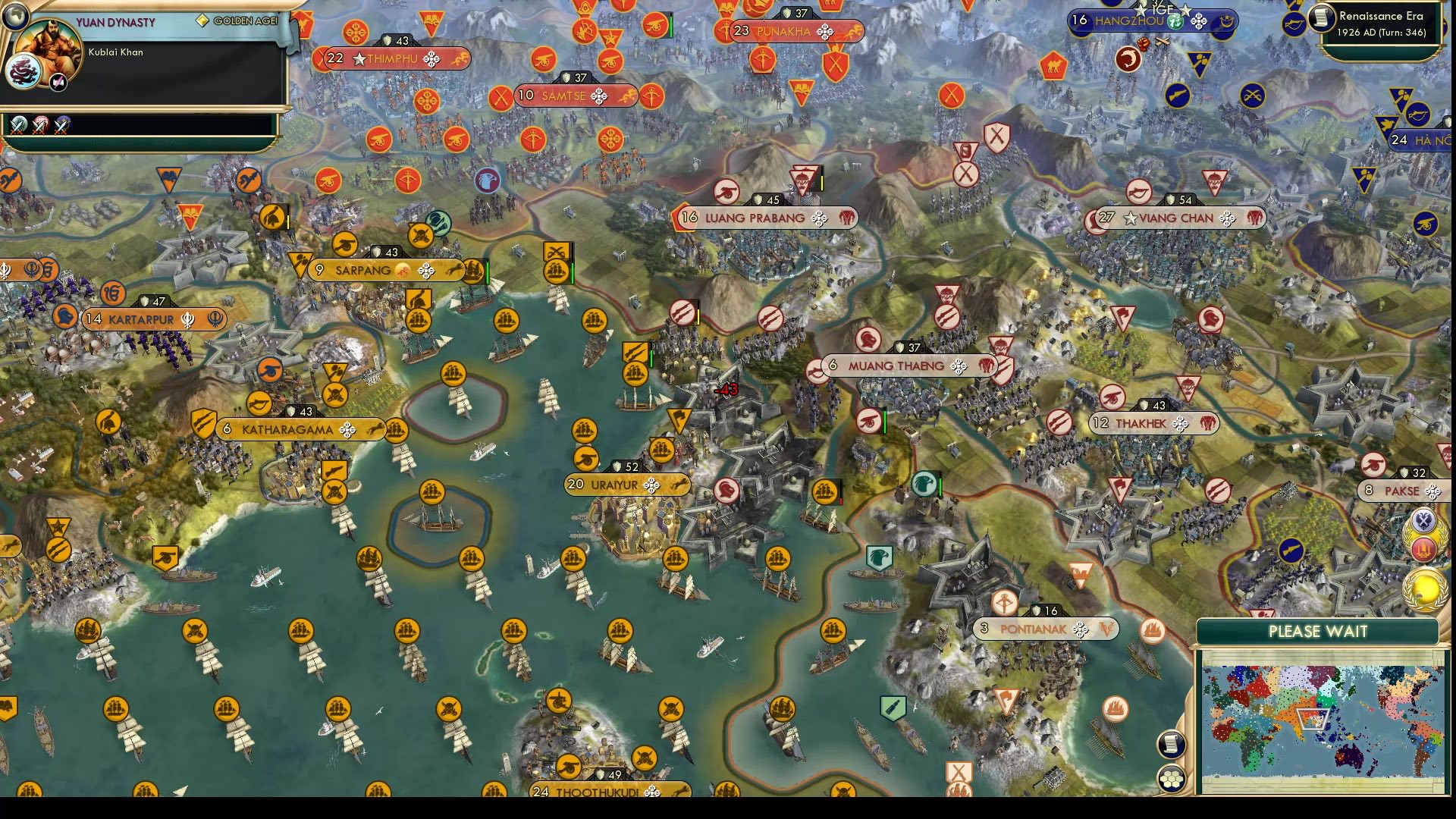Select an orange galleon unit flag in the bay
Image resolution: width=1456 pixels, height=819 pixels.
[x=455, y=373]
